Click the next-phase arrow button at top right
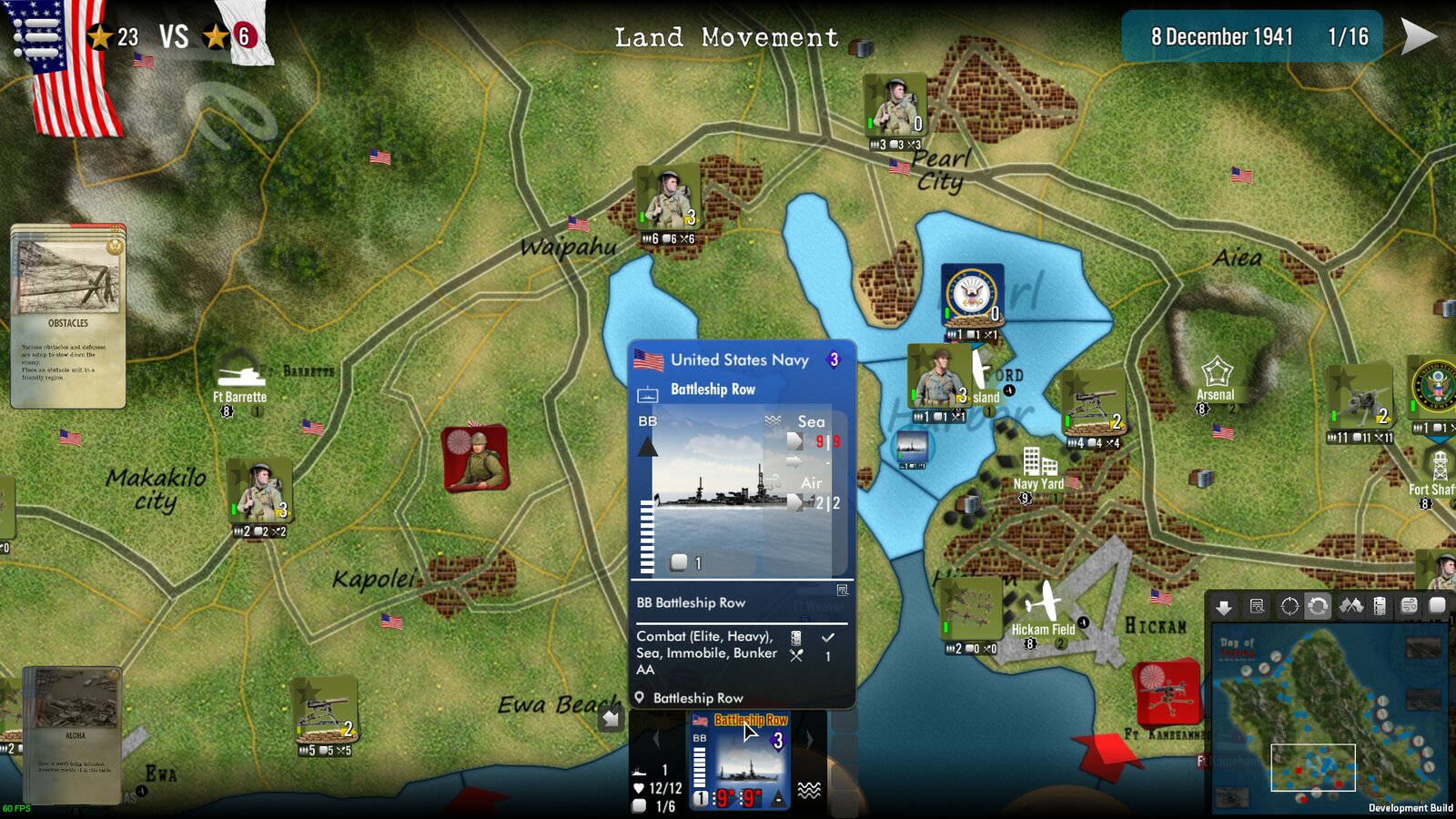 coord(1415,36)
